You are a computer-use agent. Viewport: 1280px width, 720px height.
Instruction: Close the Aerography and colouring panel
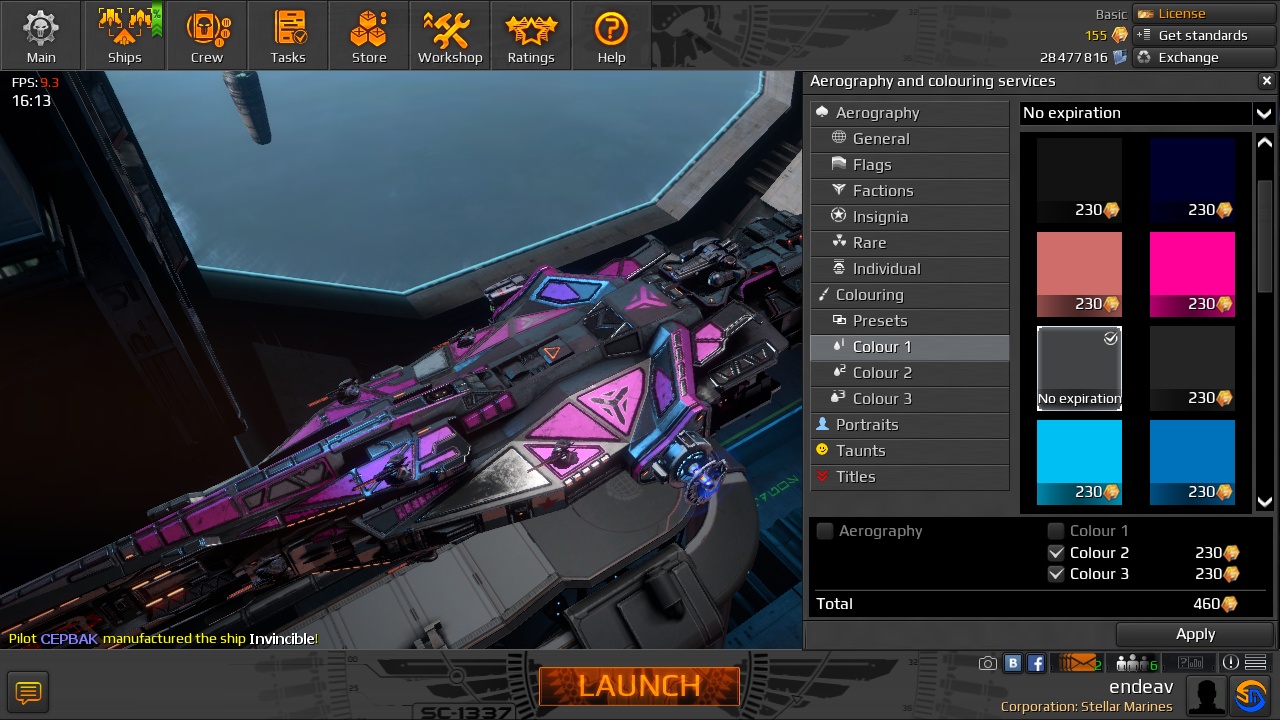click(1266, 81)
